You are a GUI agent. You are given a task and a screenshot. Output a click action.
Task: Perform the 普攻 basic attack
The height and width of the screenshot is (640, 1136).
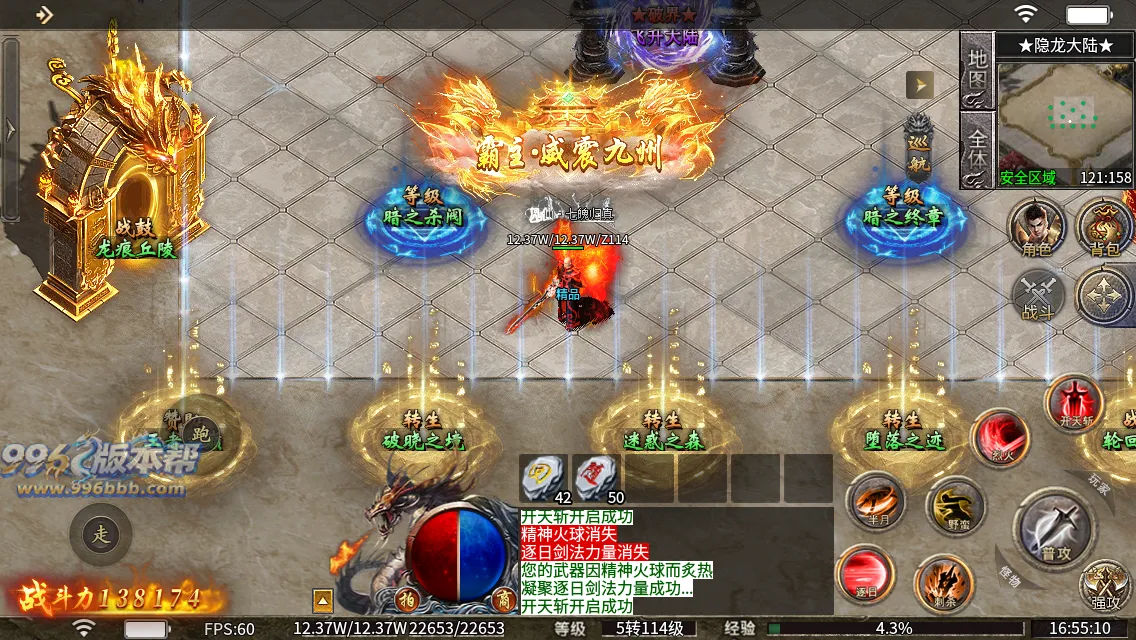point(1051,528)
